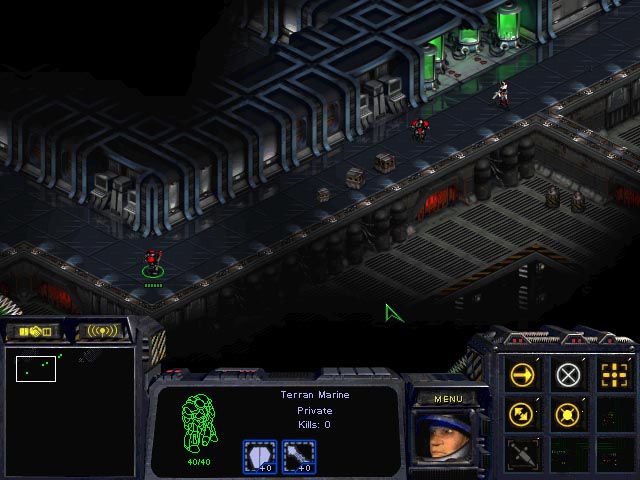Open the message signal button above the minimap
This screenshot has width=640, height=480.
point(100,331)
